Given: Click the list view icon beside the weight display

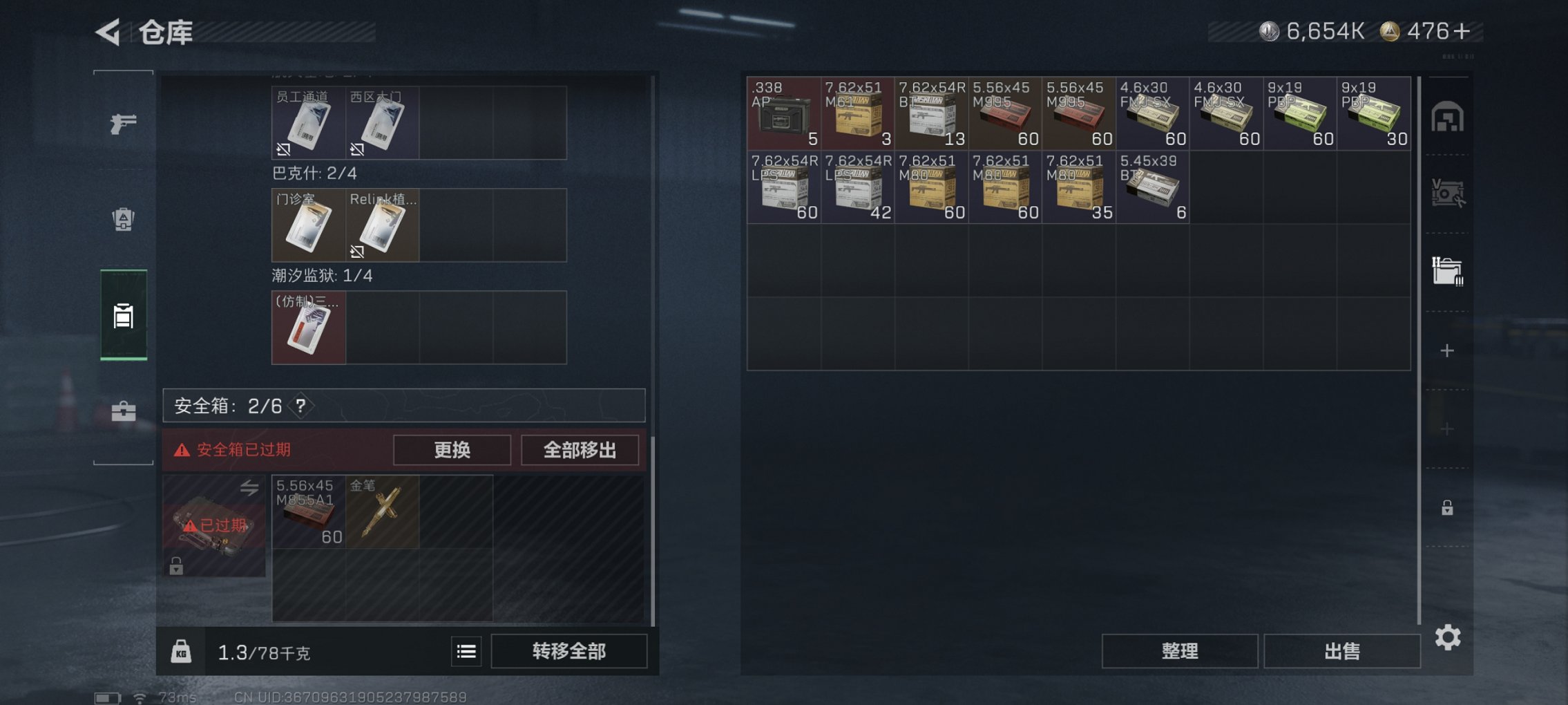Looking at the screenshot, I should [x=466, y=650].
